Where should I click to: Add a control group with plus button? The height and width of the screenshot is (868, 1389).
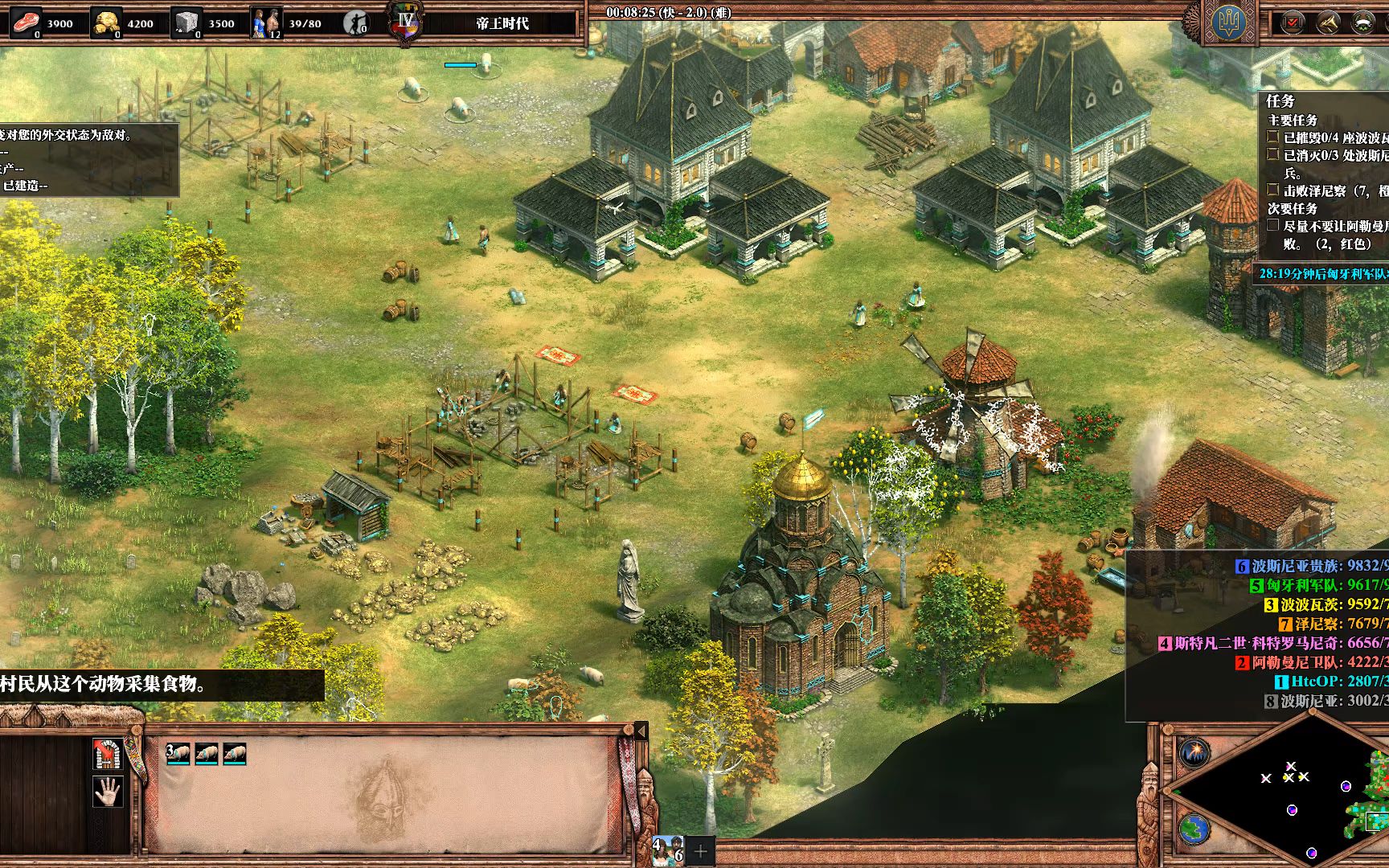tap(700, 851)
